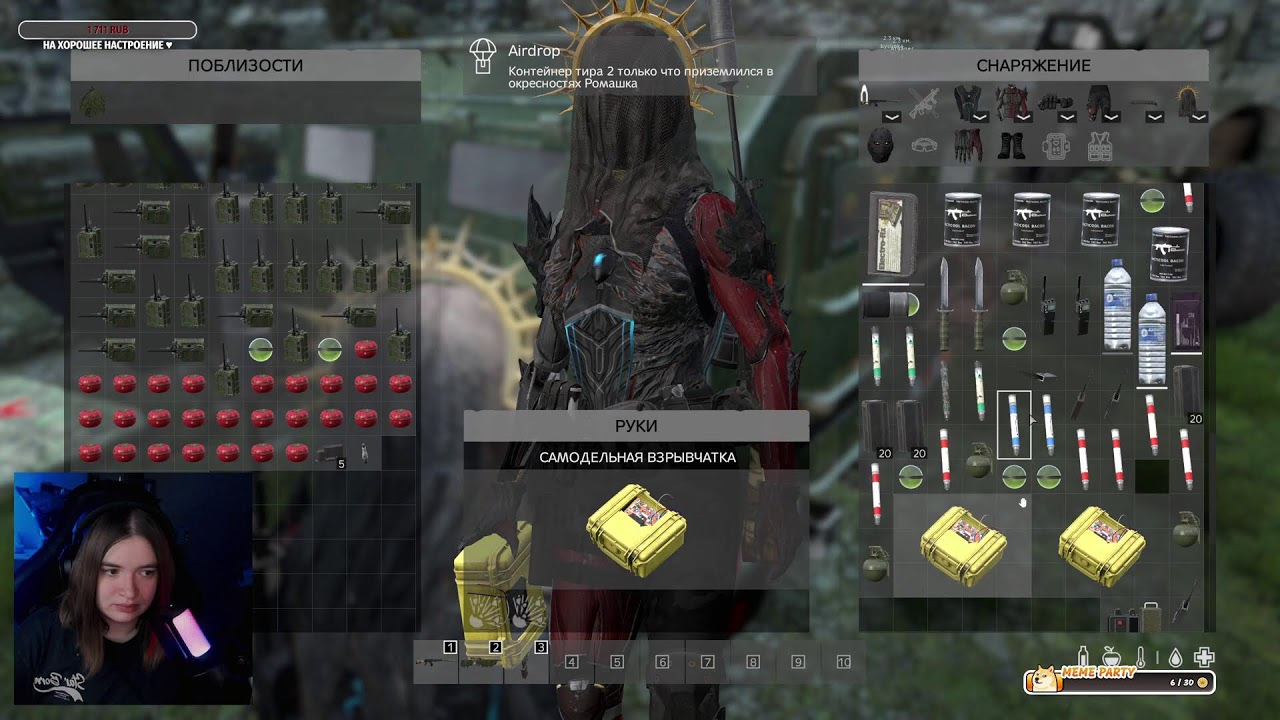Select the empty quickbar slot 10

(843, 662)
